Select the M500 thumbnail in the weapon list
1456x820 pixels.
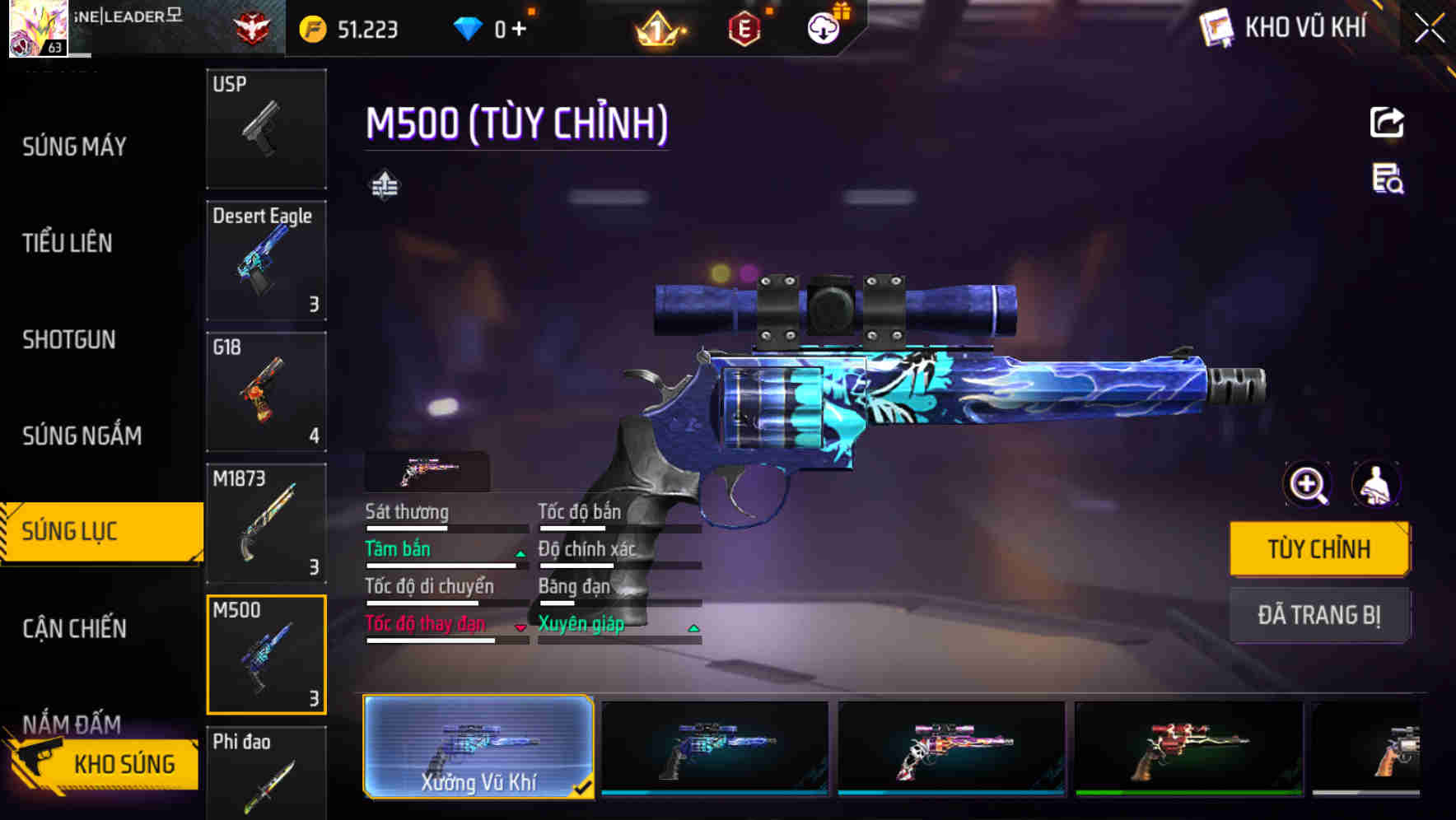tap(266, 653)
